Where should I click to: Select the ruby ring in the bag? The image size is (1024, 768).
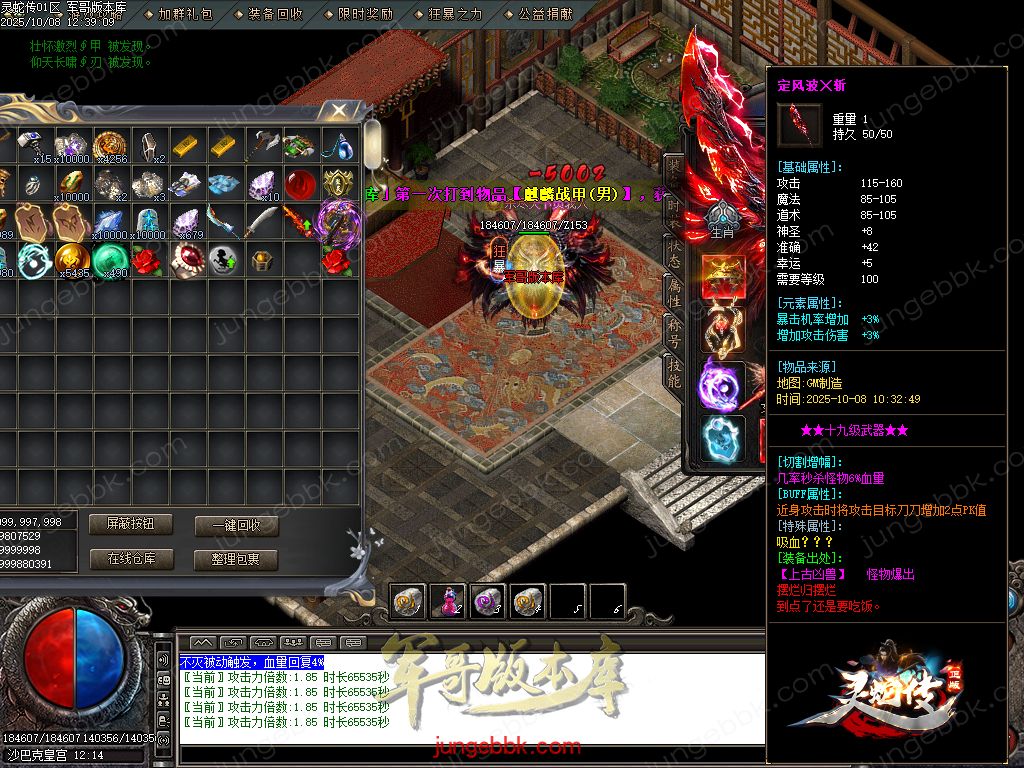(x=186, y=258)
